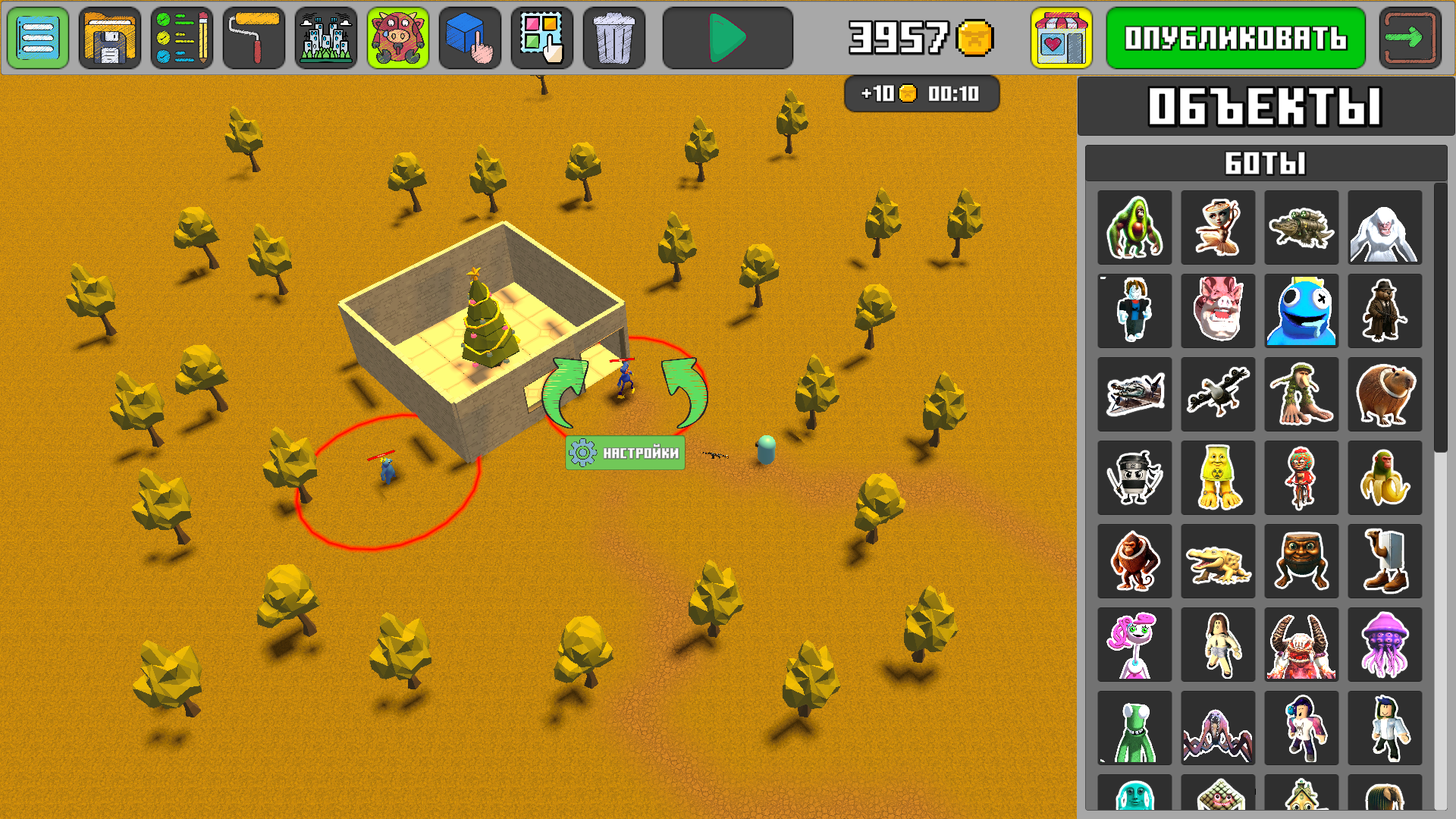The width and height of the screenshot is (1456, 819).
Task: Open the quests checklist icon
Action: pyautogui.click(x=181, y=36)
